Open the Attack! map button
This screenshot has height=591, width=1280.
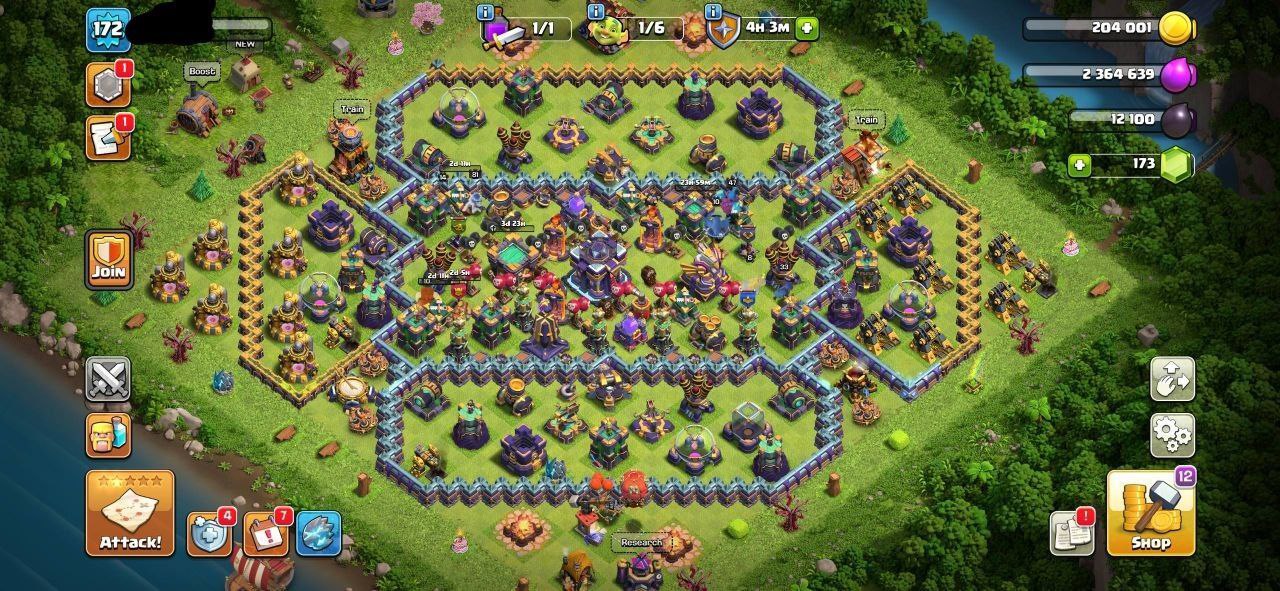point(129,514)
